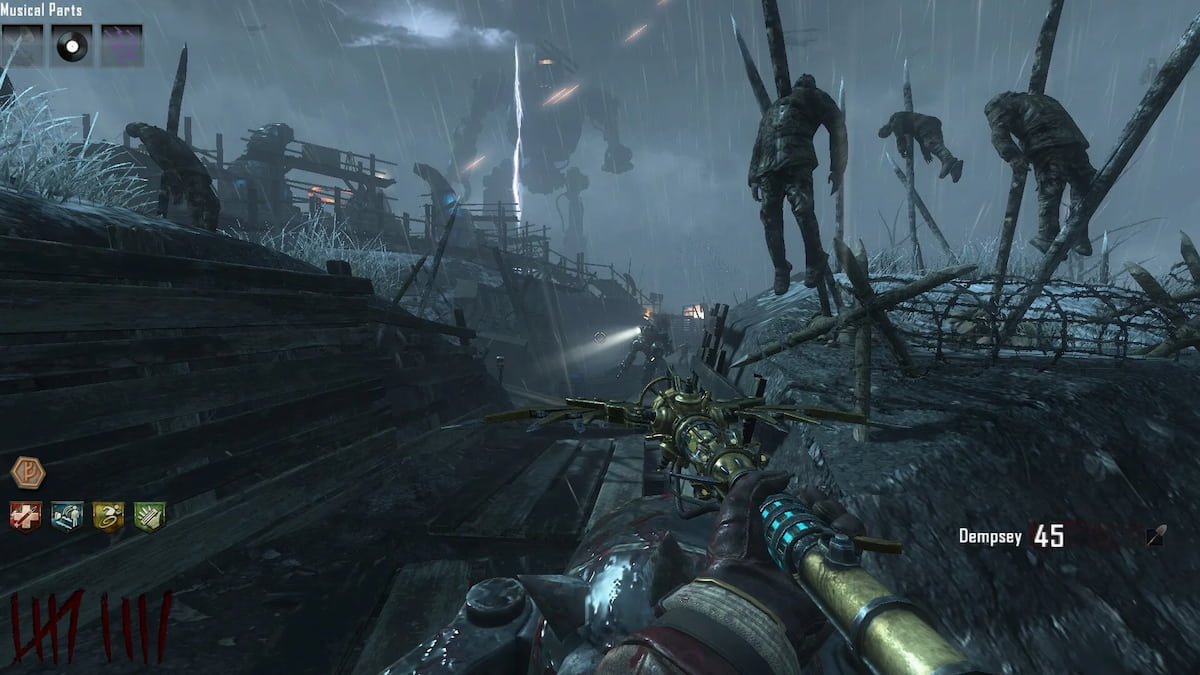Screen dimensions: 1200x675
Task: Click the purple gramophone musical part slot
Action: click(x=121, y=46)
